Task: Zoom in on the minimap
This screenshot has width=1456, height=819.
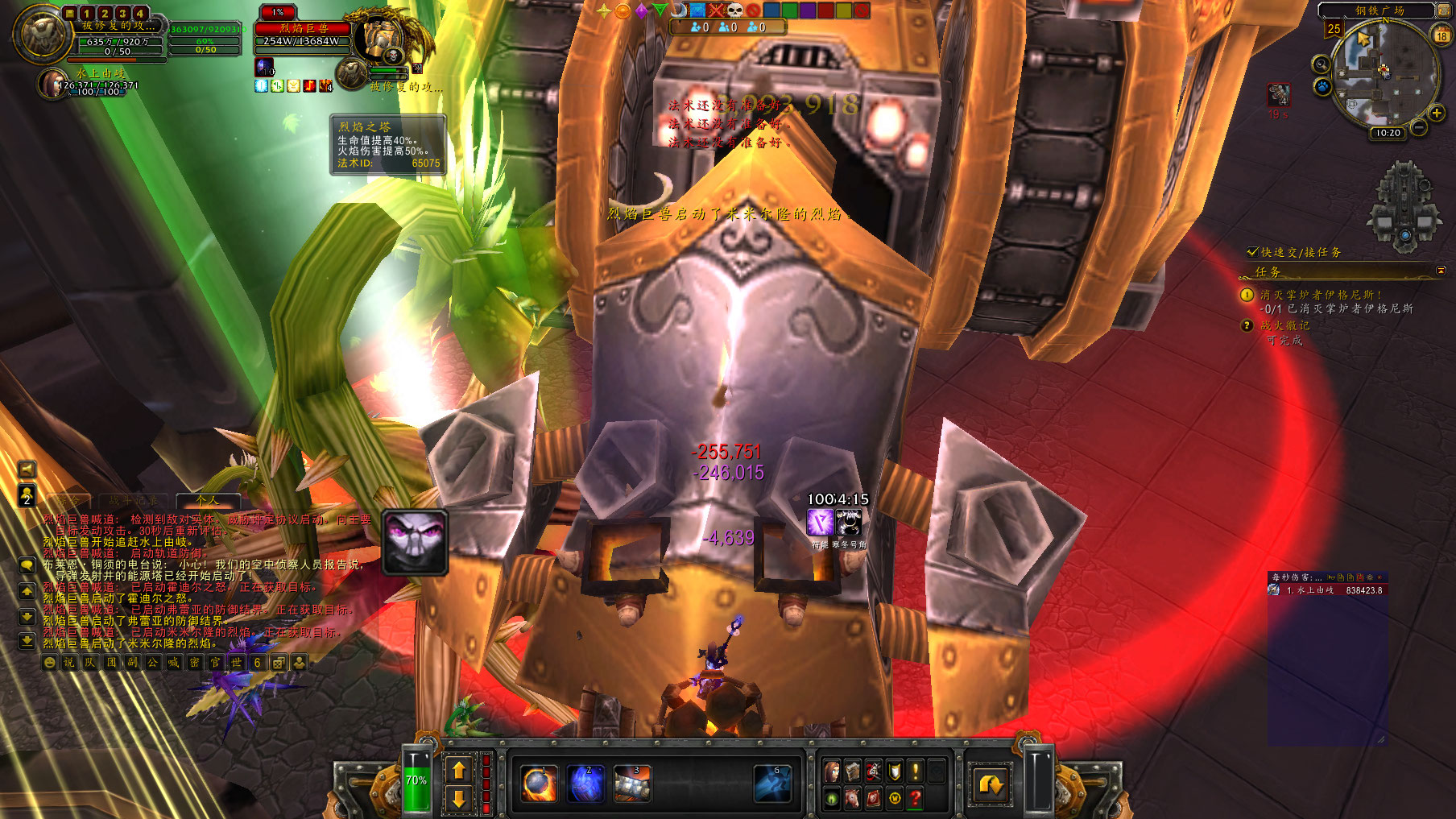Action: [1437, 114]
